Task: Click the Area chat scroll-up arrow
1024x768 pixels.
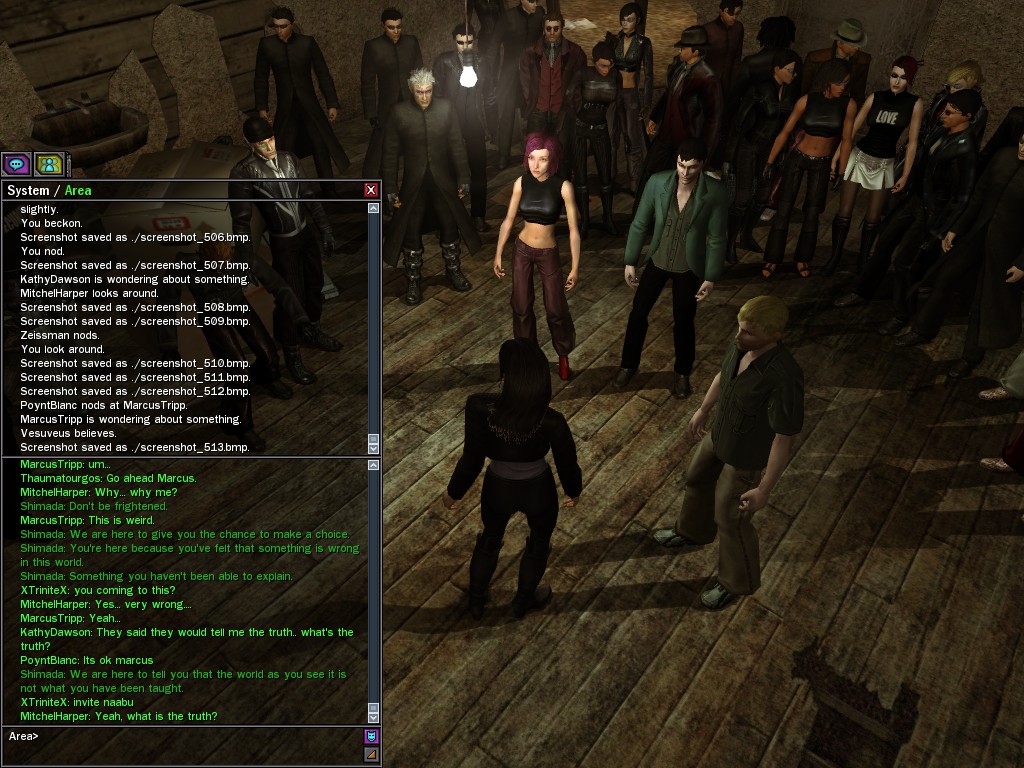Action: [374, 465]
